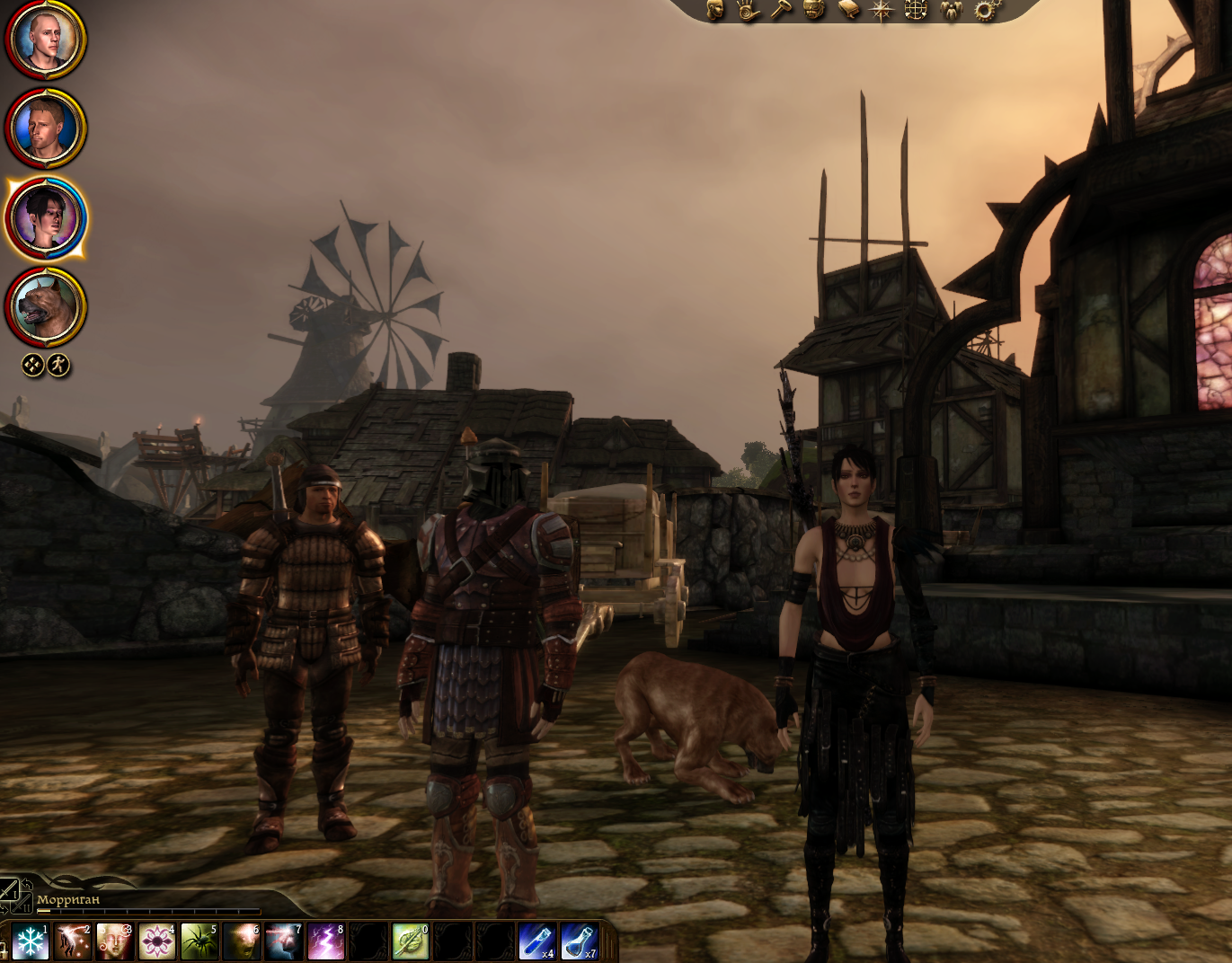Select Morrigan's party portrait
The height and width of the screenshot is (963, 1232).
46,218
